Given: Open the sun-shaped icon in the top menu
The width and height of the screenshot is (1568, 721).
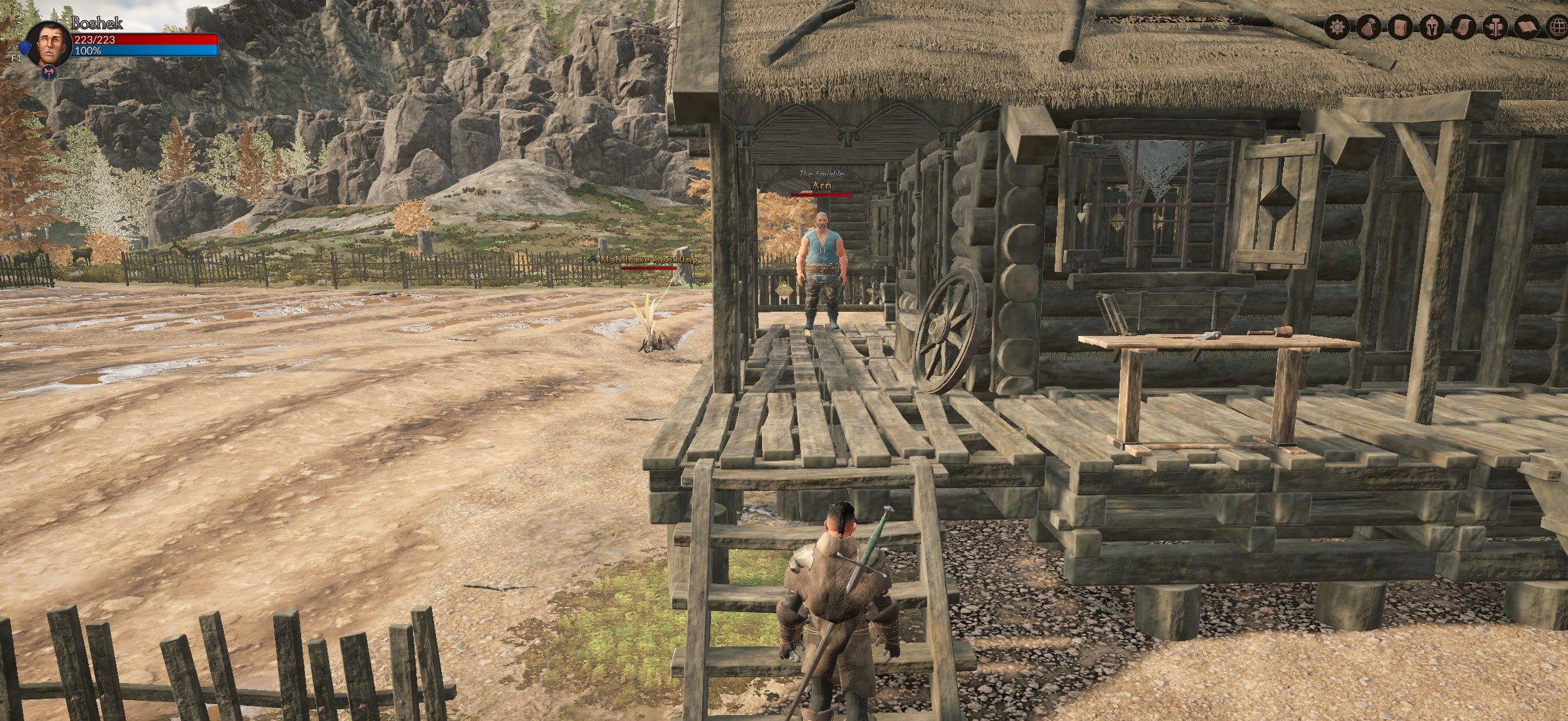Looking at the screenshot, I should [1338, 28].
